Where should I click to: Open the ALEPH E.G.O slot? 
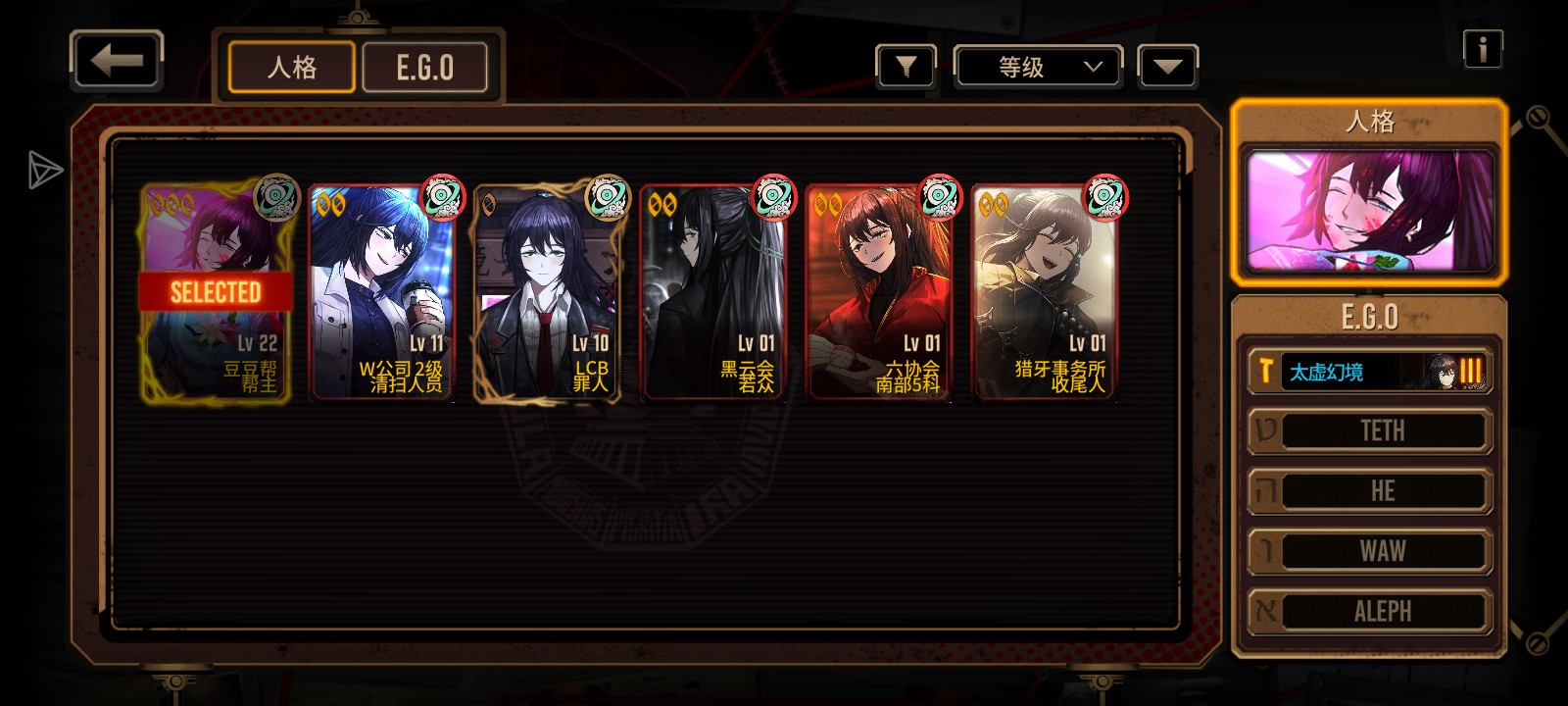1369,611
